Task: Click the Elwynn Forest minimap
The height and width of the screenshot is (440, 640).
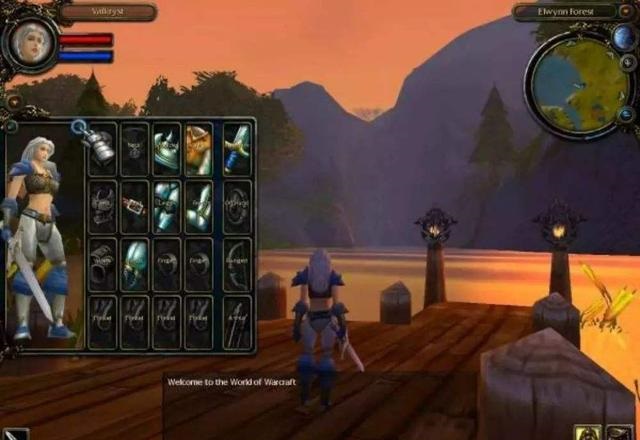Action: 575,84
